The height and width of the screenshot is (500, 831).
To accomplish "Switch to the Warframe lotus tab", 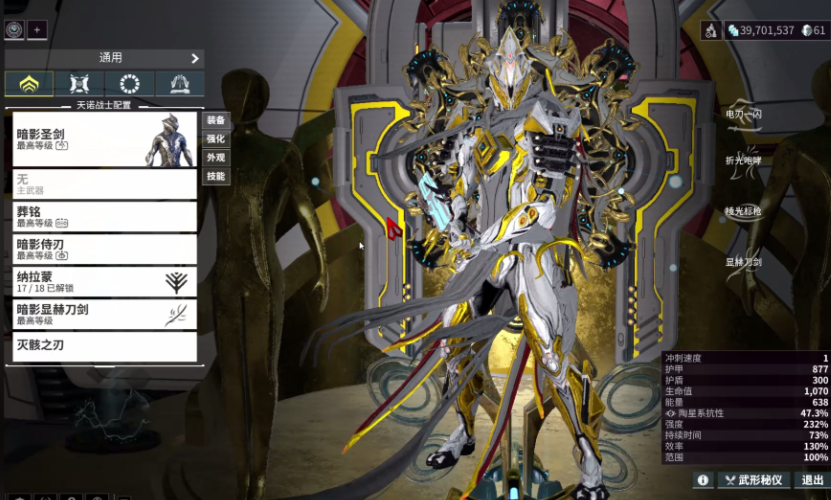I will tap(28, 84).
